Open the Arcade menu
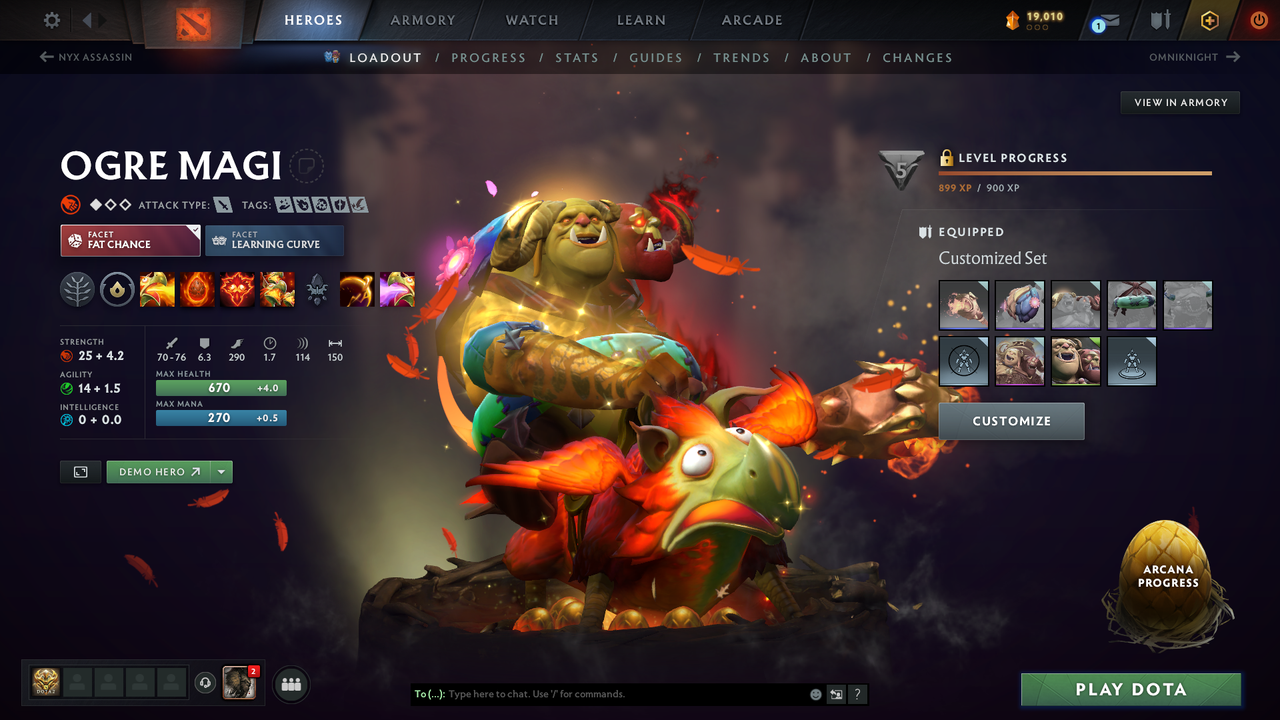The image size is (1280, 720). 751,20
